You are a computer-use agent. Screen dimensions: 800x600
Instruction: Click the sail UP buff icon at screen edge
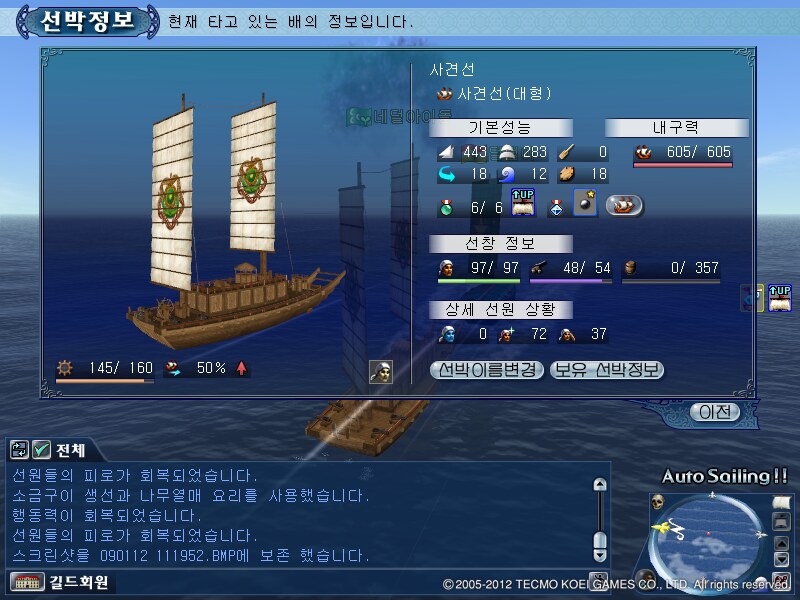(780, 297)
